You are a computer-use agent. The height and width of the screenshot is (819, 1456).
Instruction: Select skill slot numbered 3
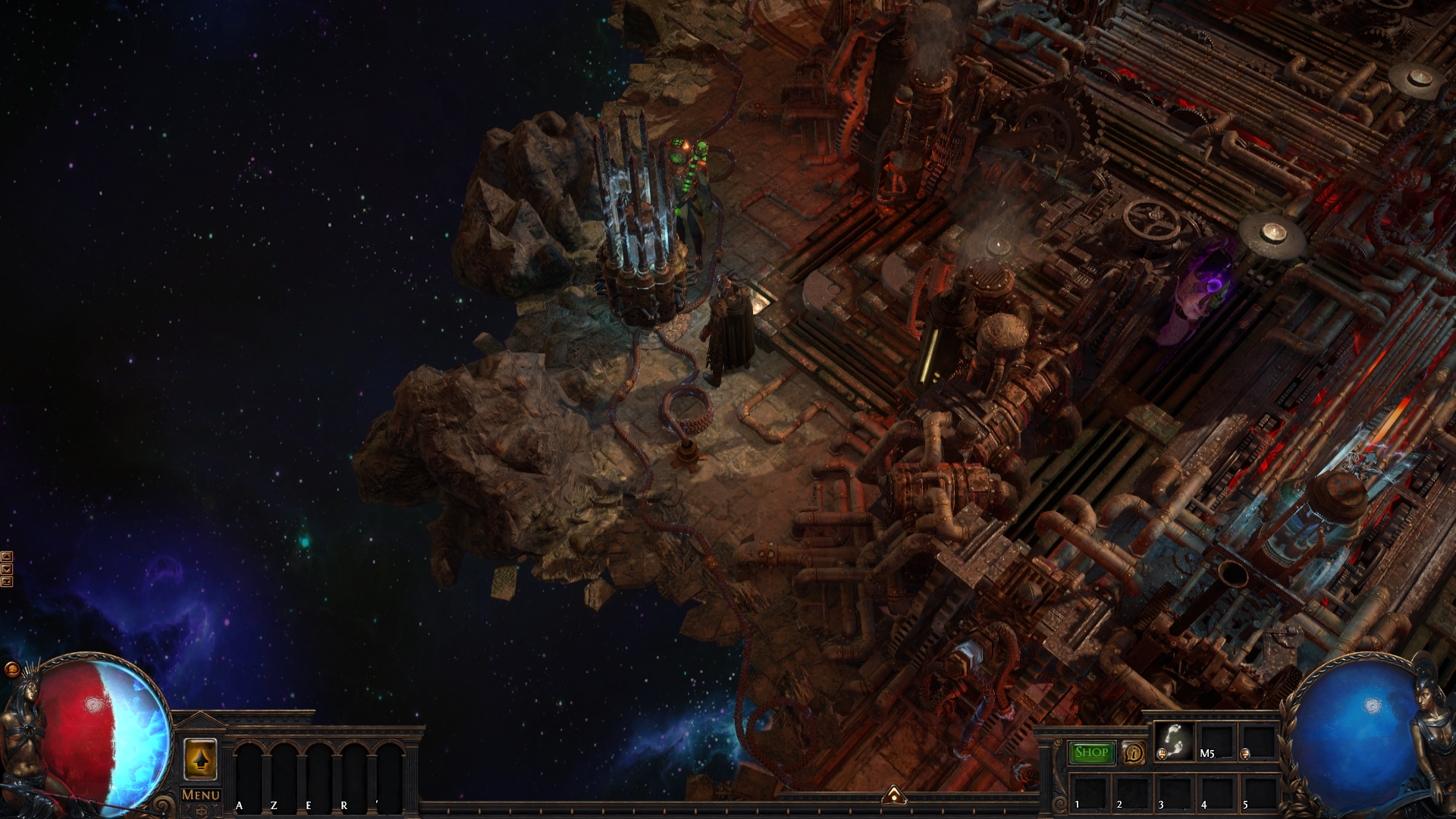click(x=1173, y=793)
